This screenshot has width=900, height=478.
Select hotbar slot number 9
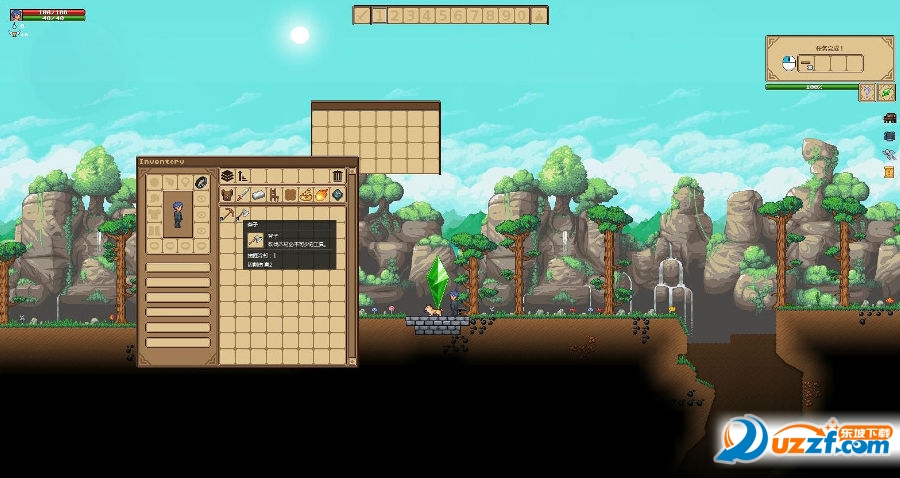click(505, 15)
